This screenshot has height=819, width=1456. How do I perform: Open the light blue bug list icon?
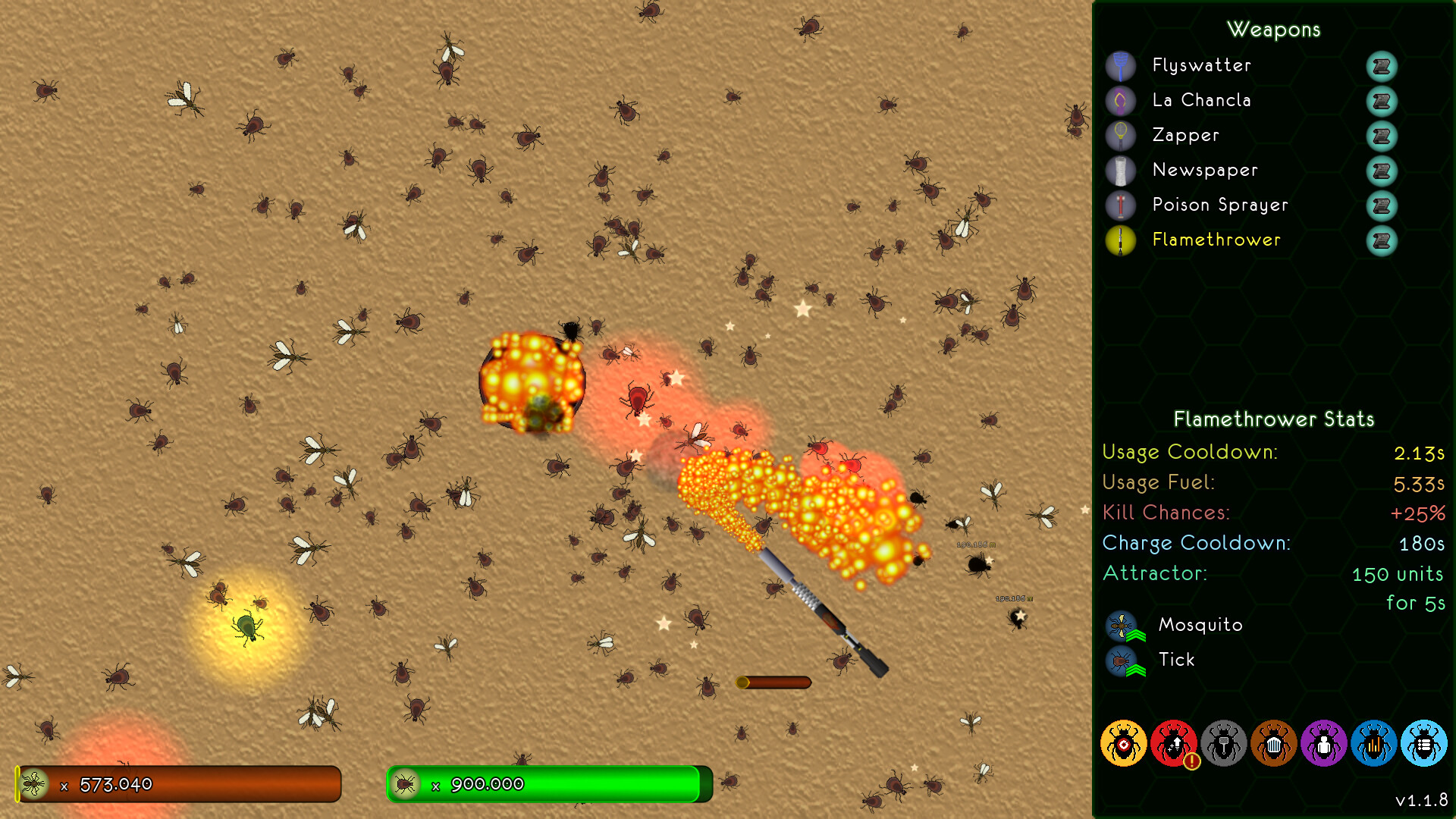pos(1425,744)
